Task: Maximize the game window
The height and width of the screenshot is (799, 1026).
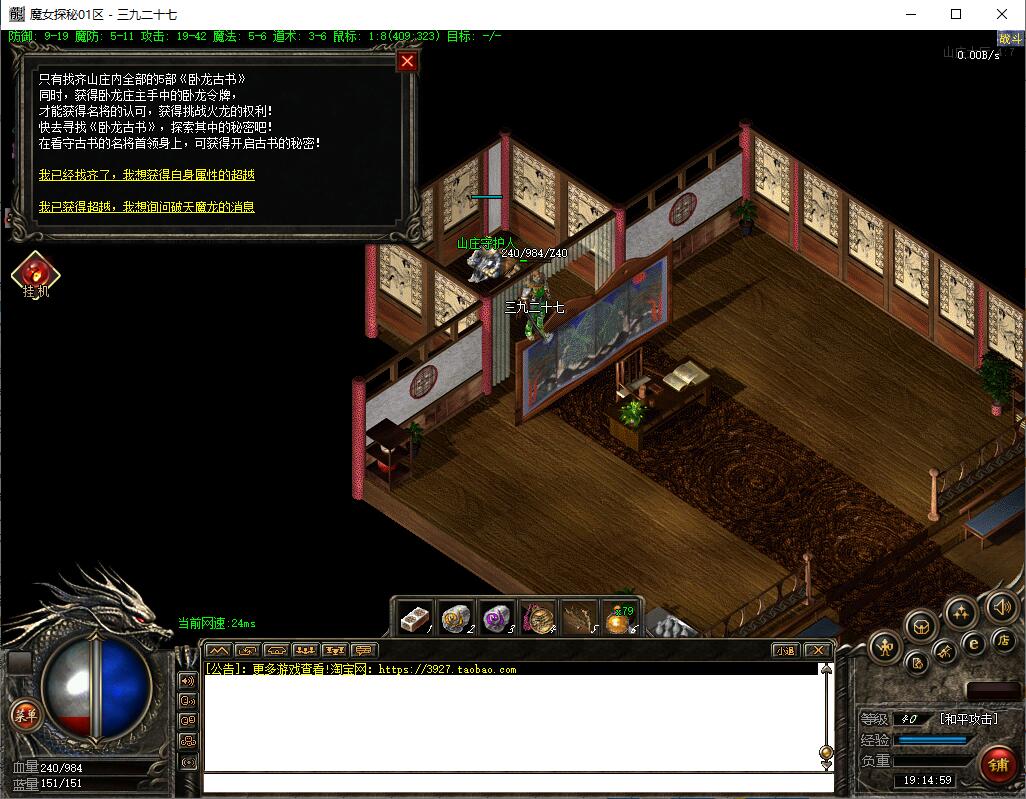Action: [x=956, y=14]
